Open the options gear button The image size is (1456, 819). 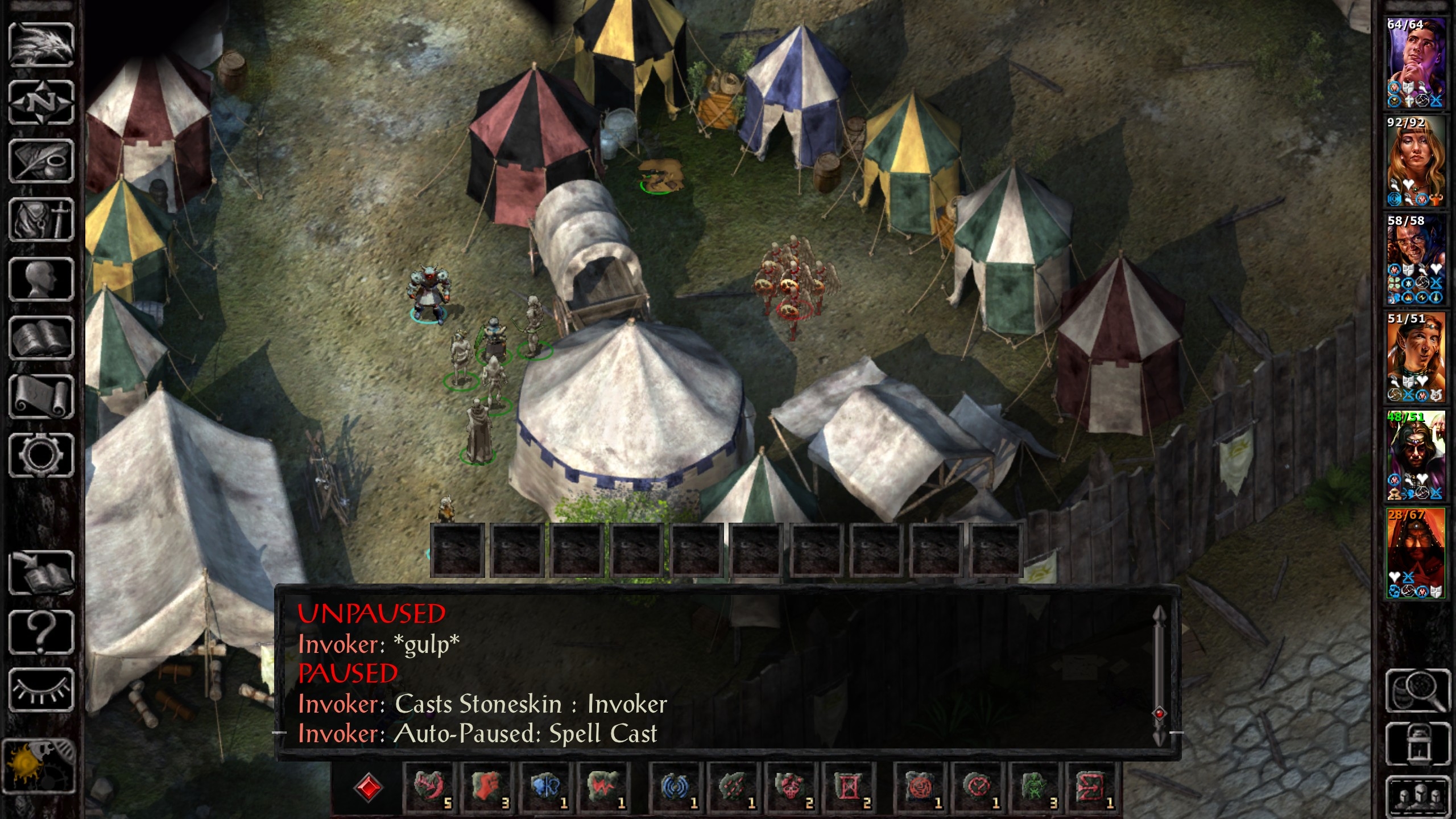point(41,456)
